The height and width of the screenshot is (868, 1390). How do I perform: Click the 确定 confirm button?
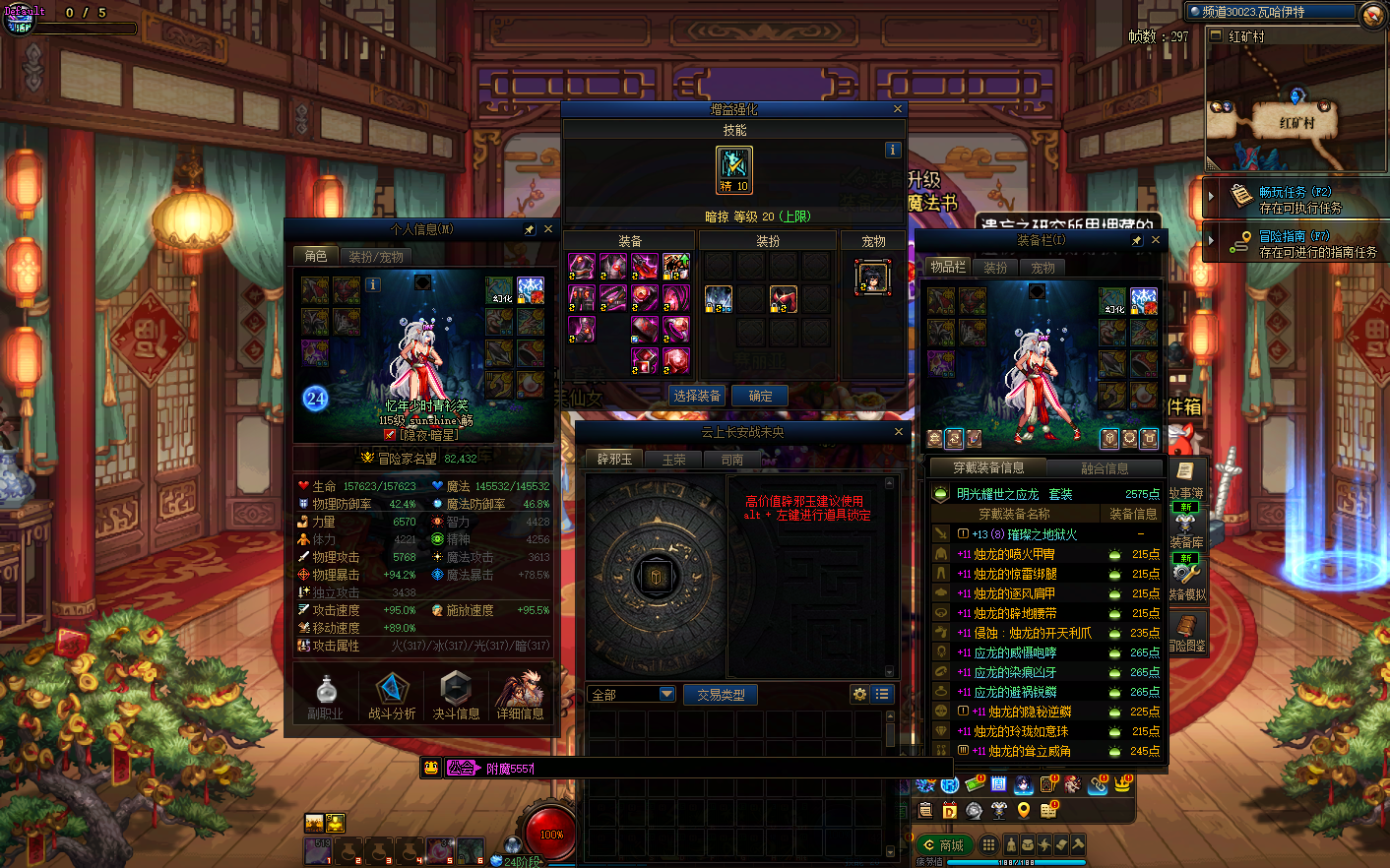(x=760, y=396)
